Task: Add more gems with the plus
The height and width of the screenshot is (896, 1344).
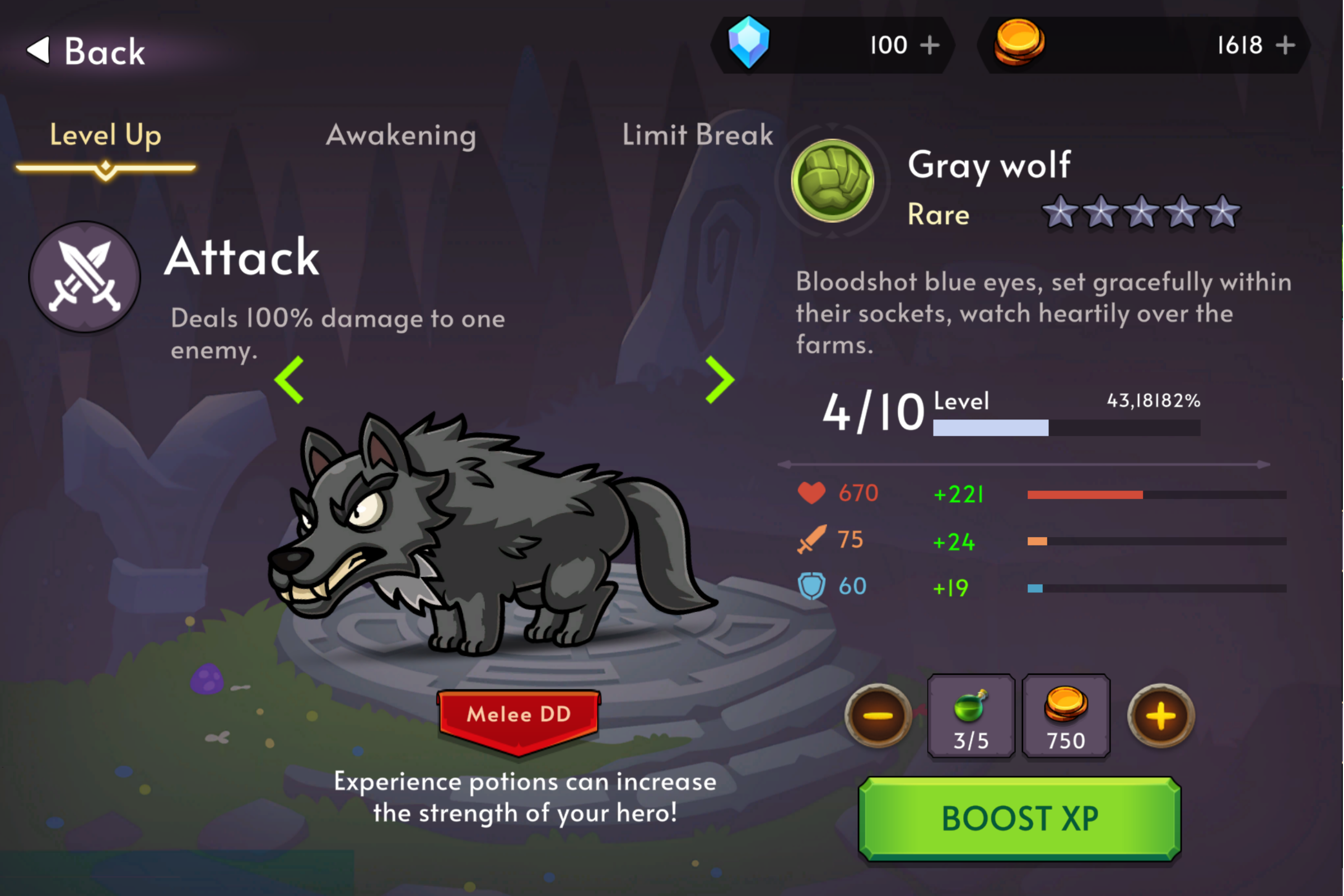Action: (930, 45)
